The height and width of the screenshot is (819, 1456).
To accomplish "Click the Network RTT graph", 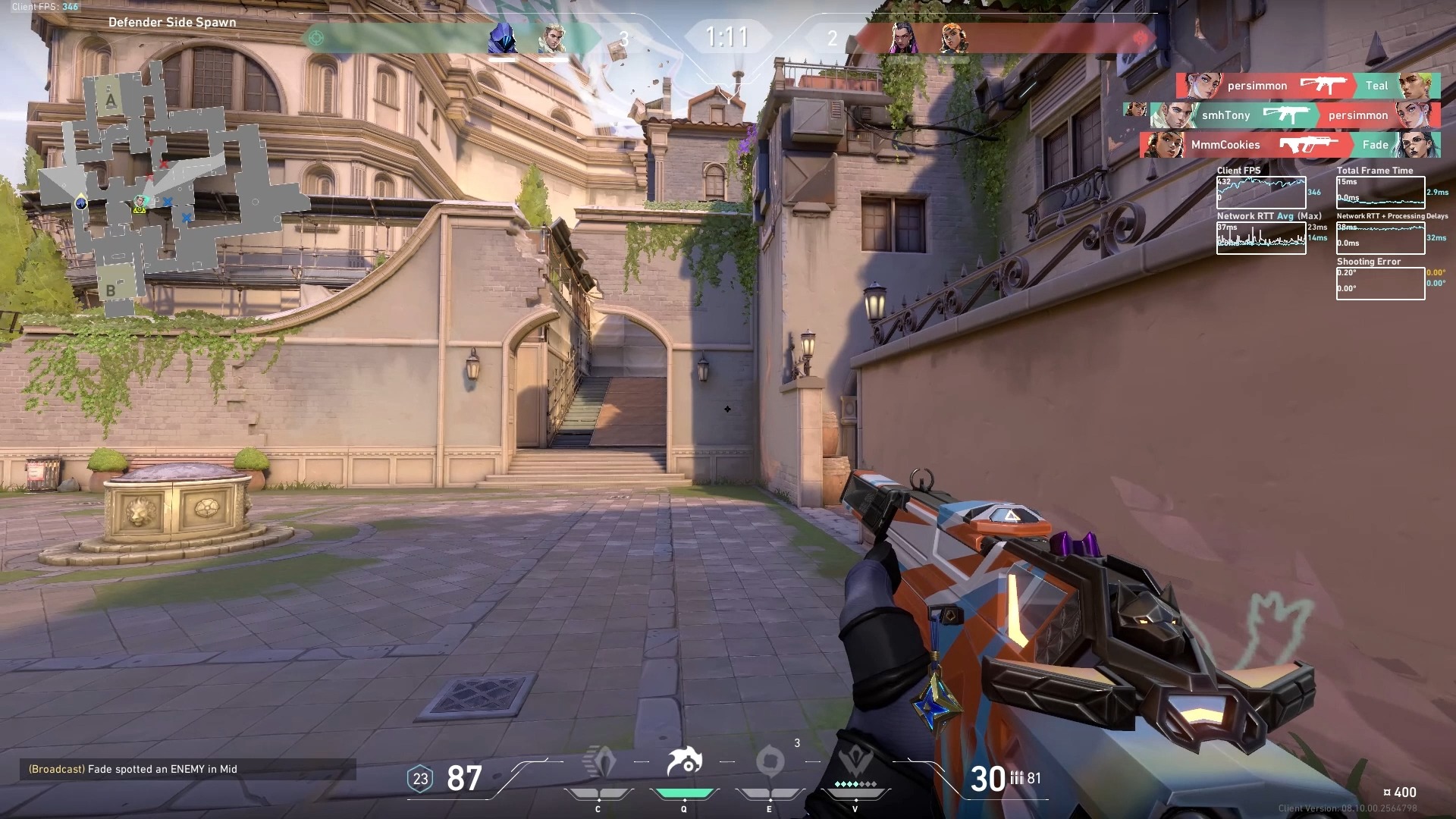I will point(1261,238).
